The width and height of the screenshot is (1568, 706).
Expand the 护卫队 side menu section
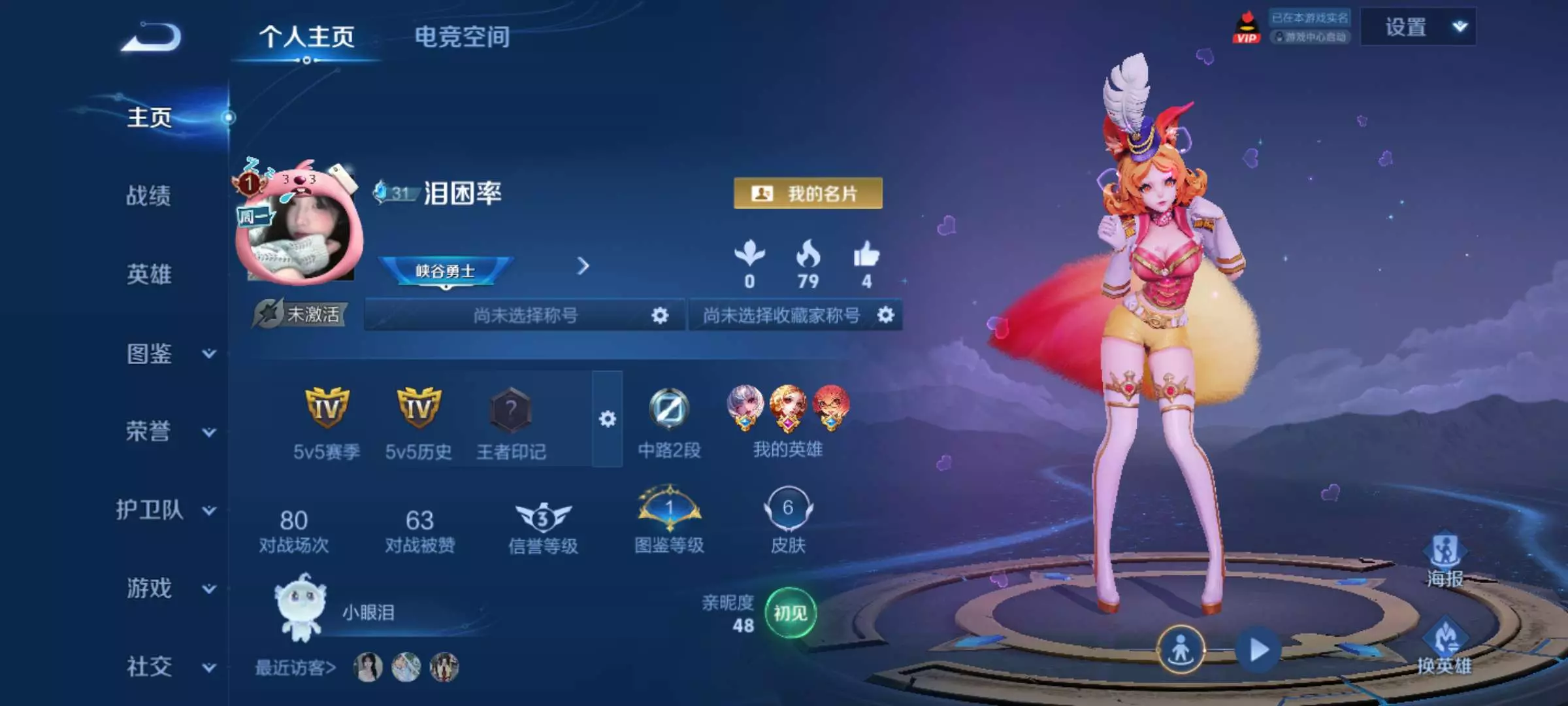click(165, 510)
